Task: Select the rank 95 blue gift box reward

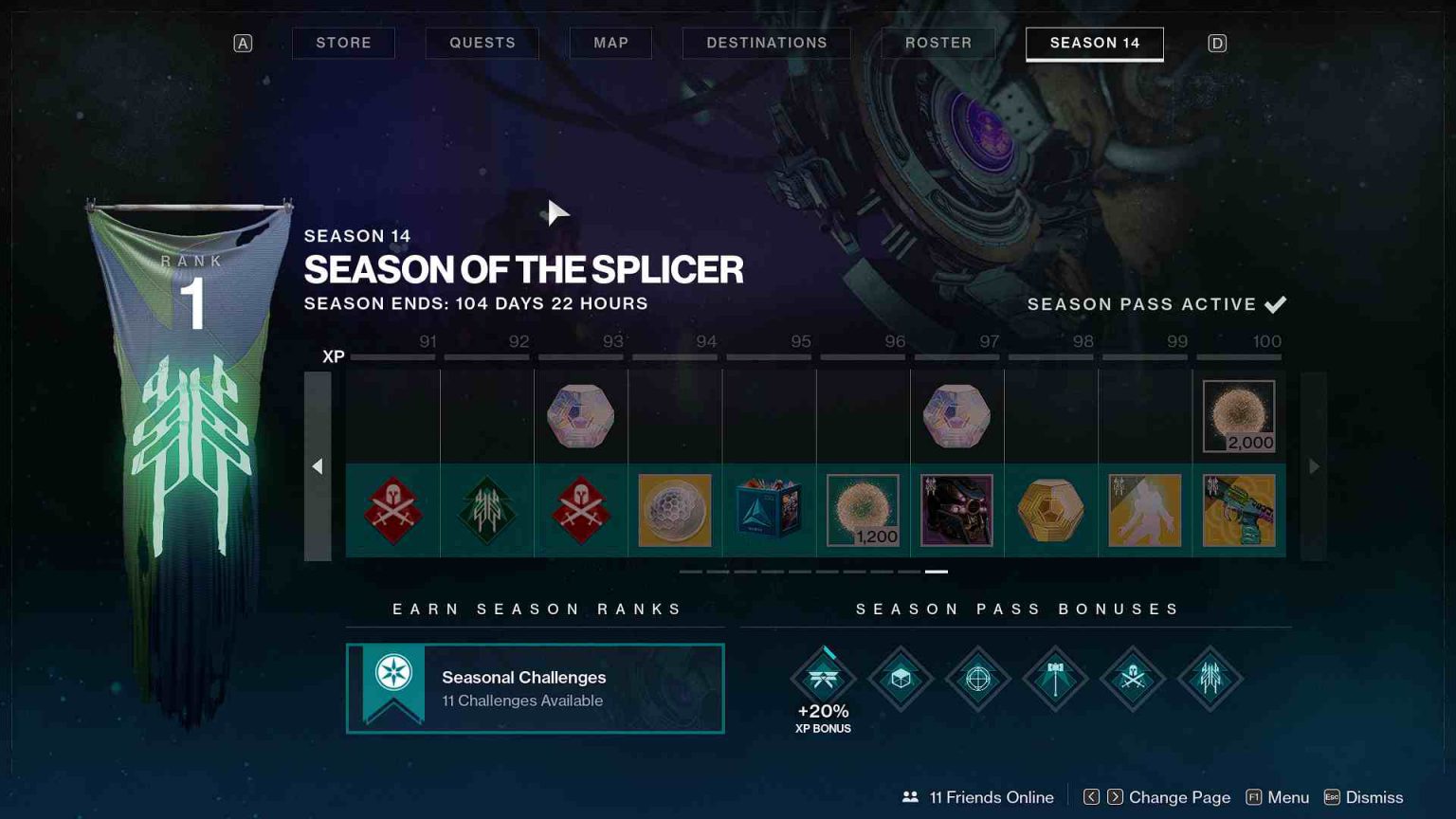Action: 769,511
